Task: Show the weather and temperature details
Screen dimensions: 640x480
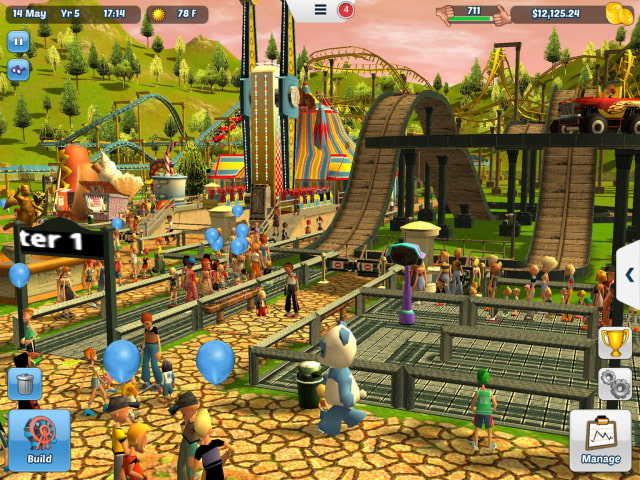Action: pyautogui.click(x=177, y=14)
